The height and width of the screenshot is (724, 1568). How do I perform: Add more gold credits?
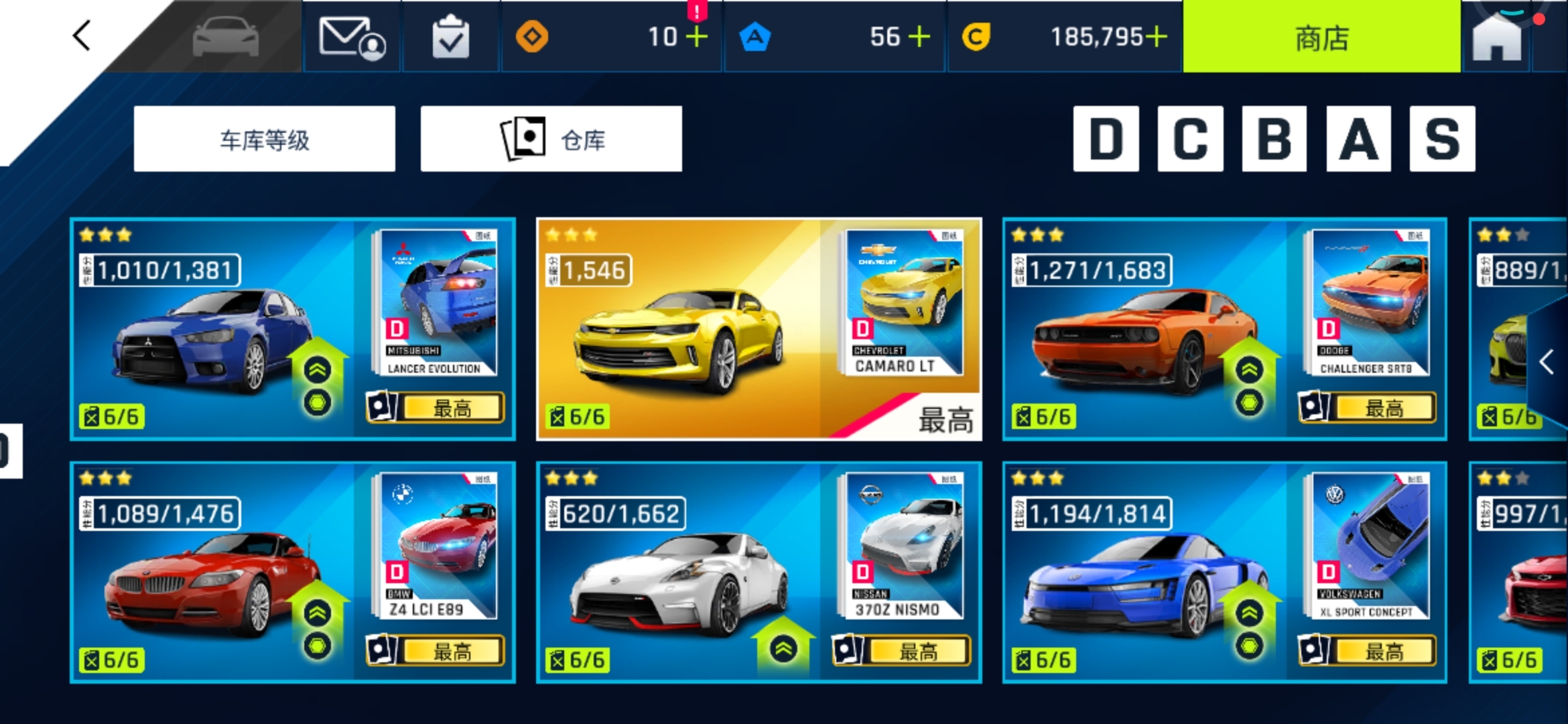coord(1156,37)
